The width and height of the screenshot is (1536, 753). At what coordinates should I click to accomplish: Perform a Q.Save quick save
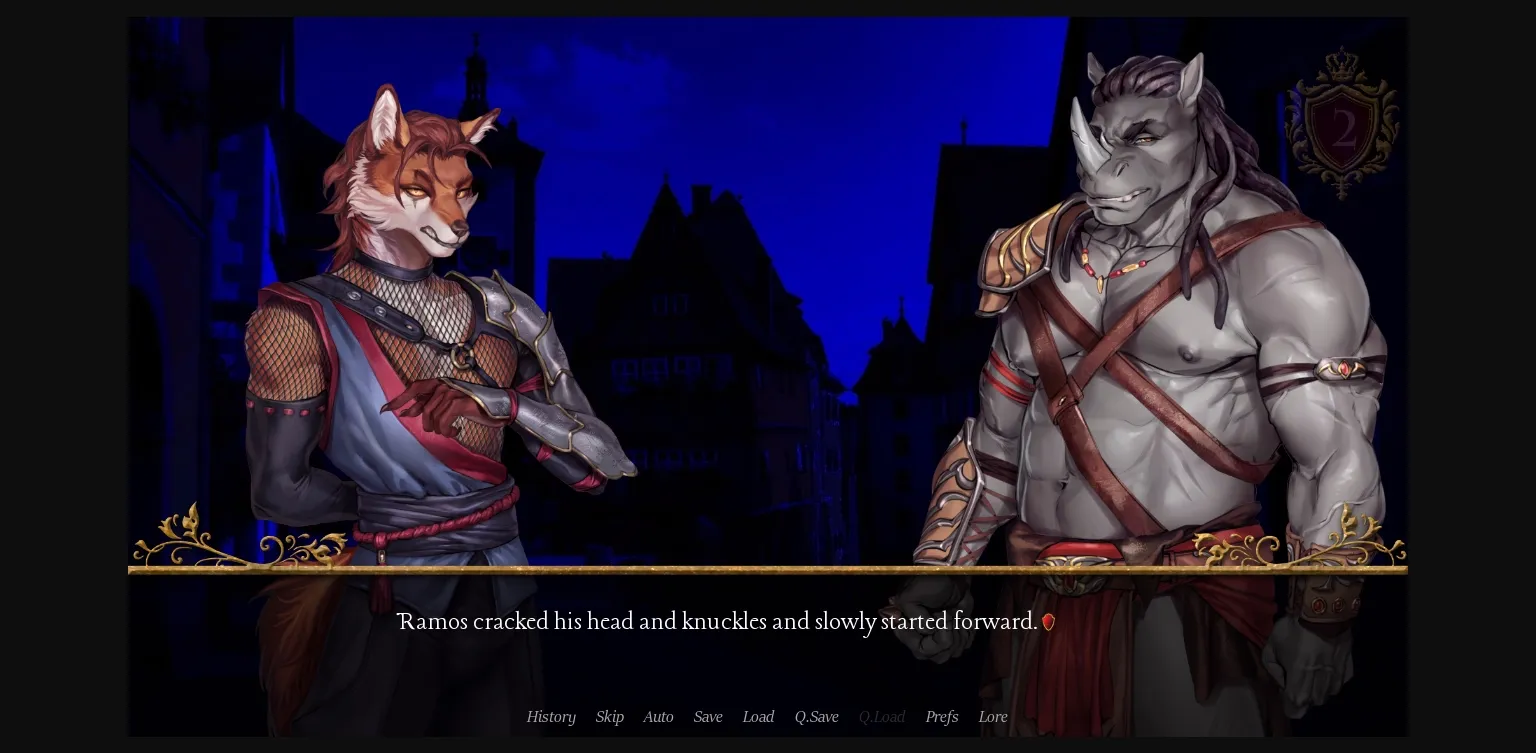816,717
